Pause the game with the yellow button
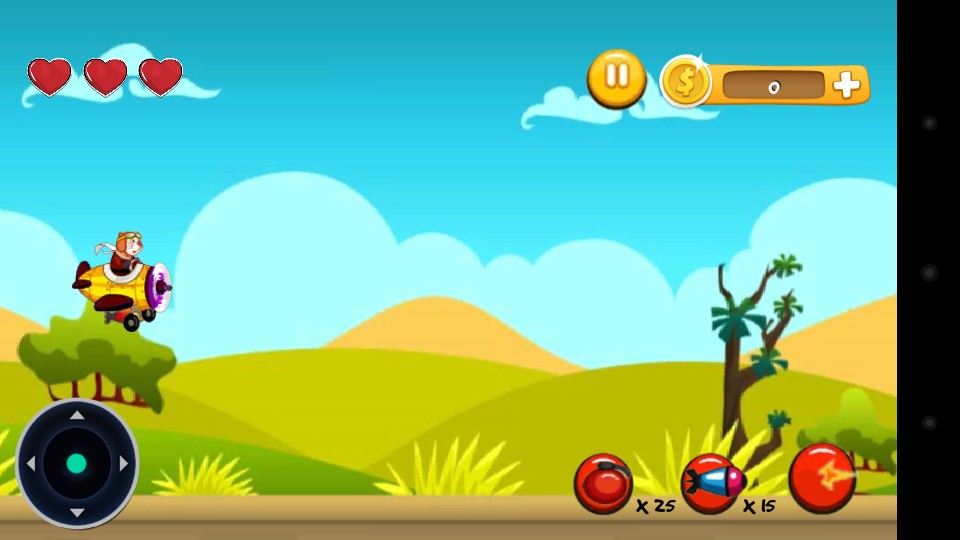960x540 pixels. [x=616, y=78]
